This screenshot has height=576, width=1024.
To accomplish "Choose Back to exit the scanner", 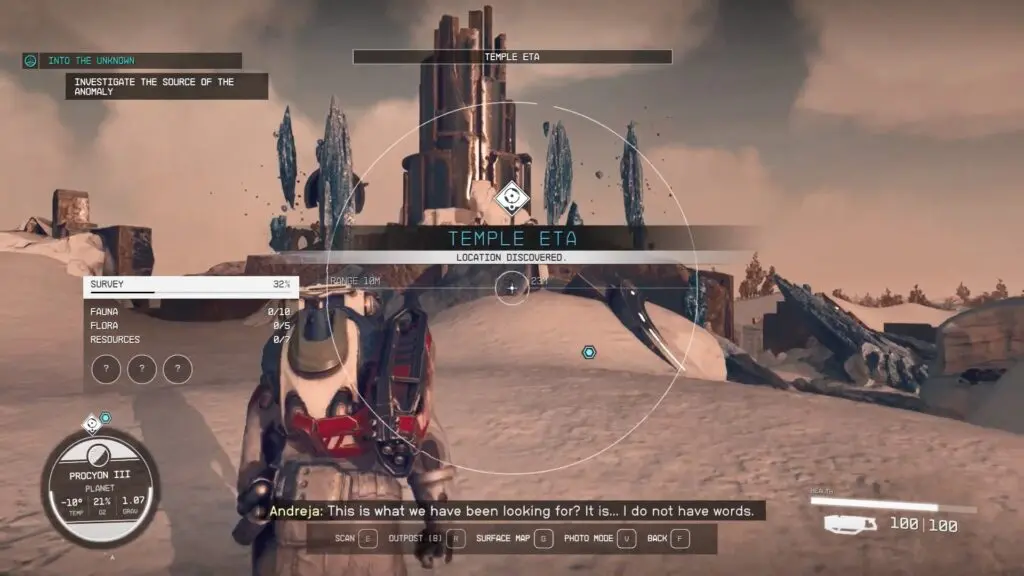I will (668, 538).
